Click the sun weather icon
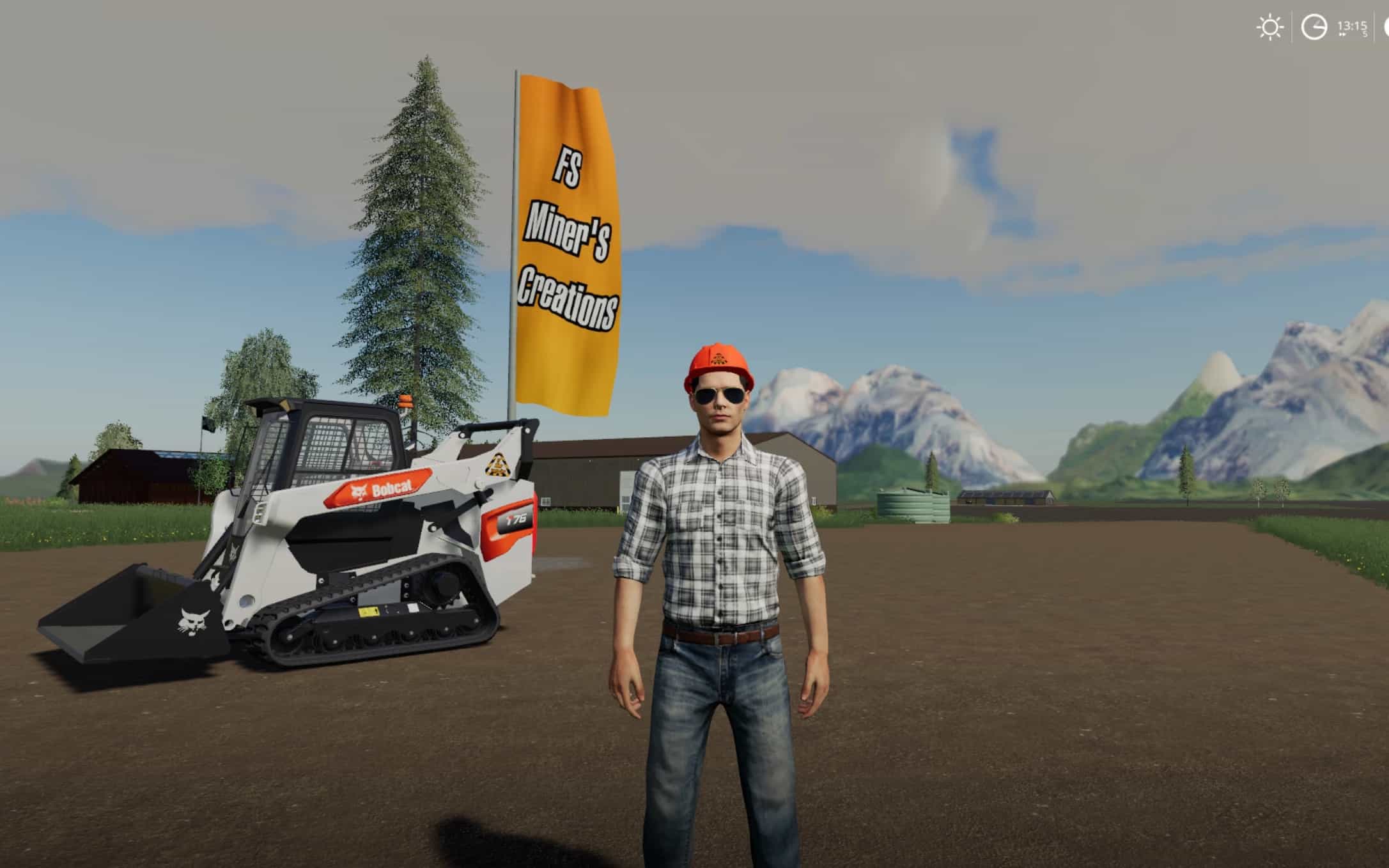The height and width of the screenshot is (868, 1389). coord(1269,28)
